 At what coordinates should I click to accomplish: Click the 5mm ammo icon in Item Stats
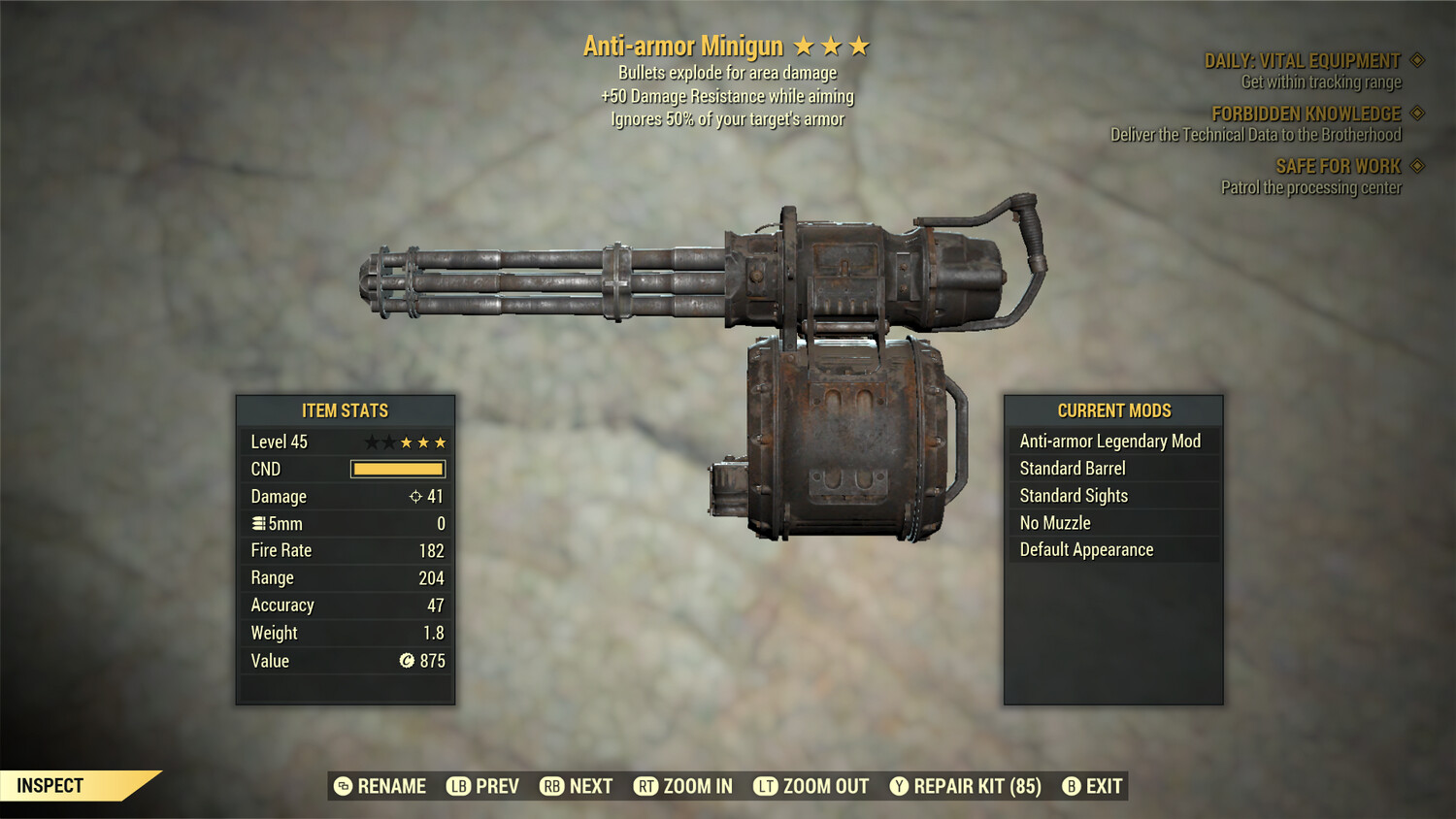point(258,523)
